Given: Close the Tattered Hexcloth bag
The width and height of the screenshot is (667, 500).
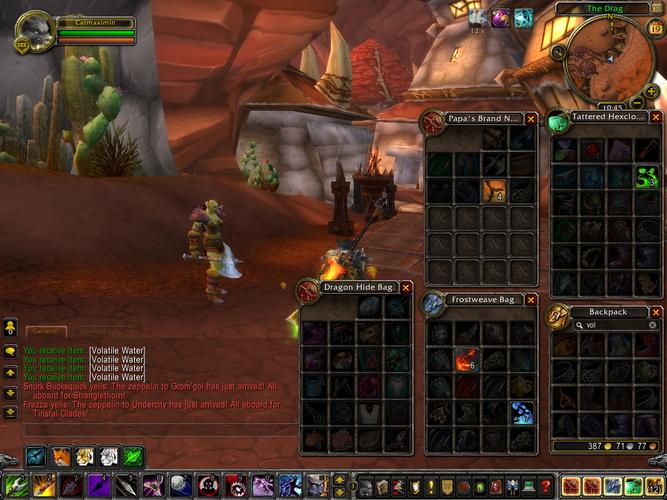Looking at the screenshot, I should coord(656,119).
